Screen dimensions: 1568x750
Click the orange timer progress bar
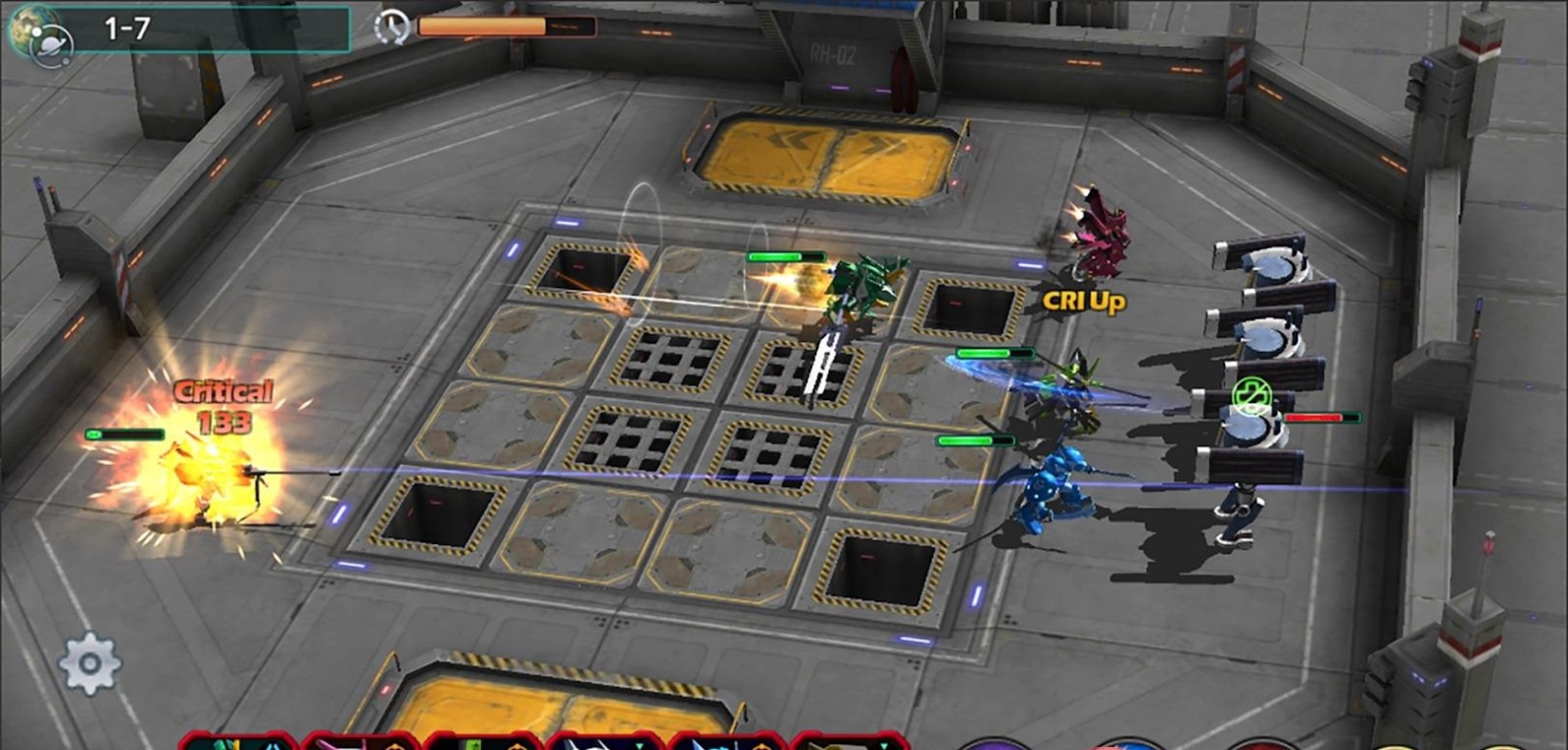pyautogui.click(x=480, y=26)
